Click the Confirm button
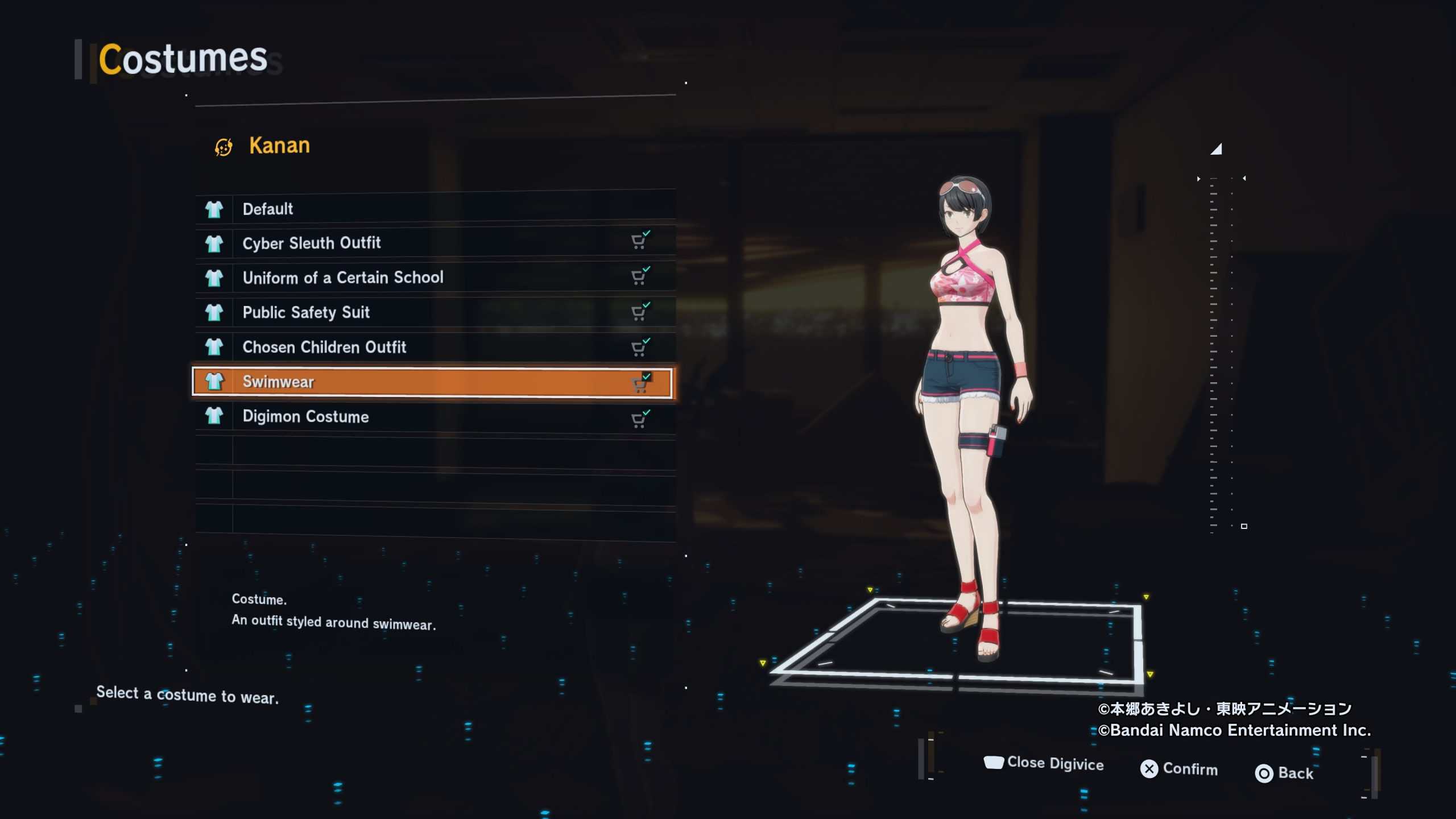 click(x=1179, y=769)
